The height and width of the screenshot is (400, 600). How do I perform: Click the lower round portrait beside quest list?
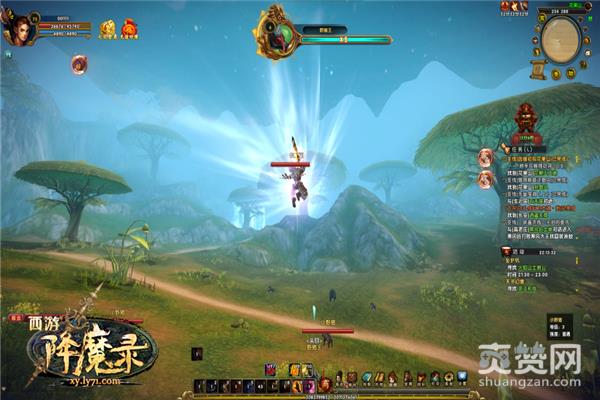487,179
